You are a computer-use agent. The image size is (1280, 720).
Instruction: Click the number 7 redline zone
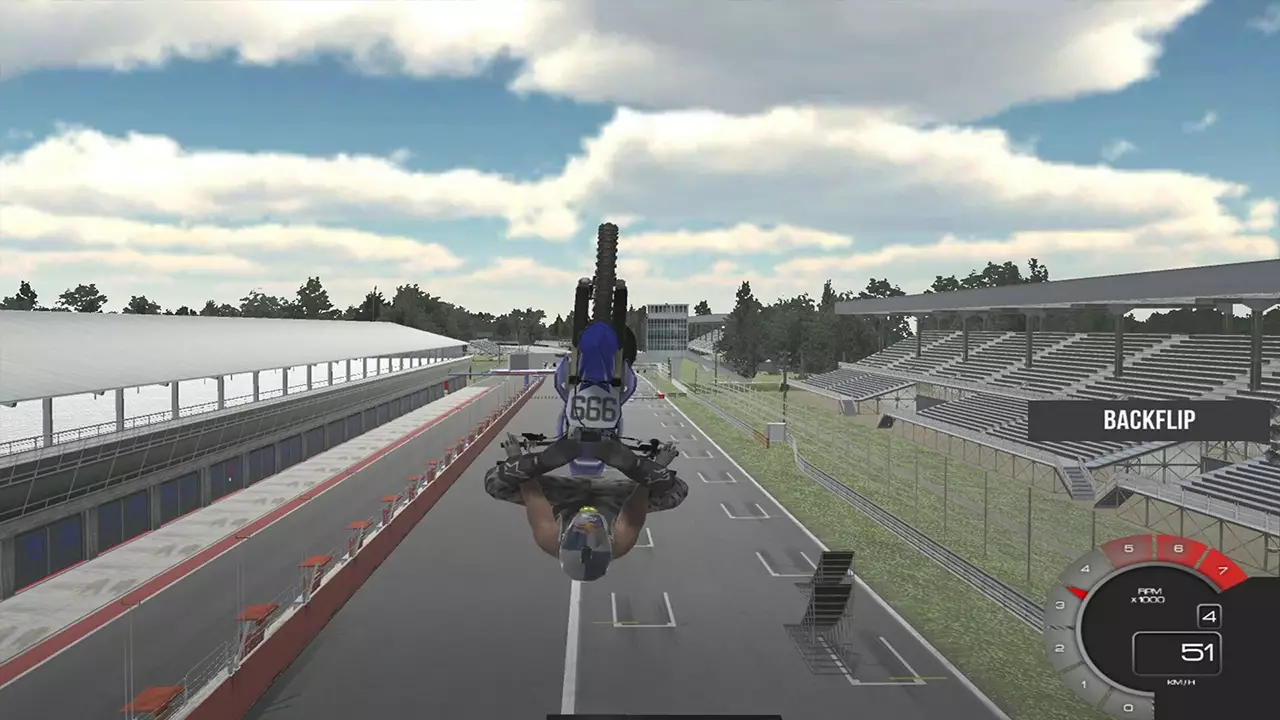[x=1222, y=570]
